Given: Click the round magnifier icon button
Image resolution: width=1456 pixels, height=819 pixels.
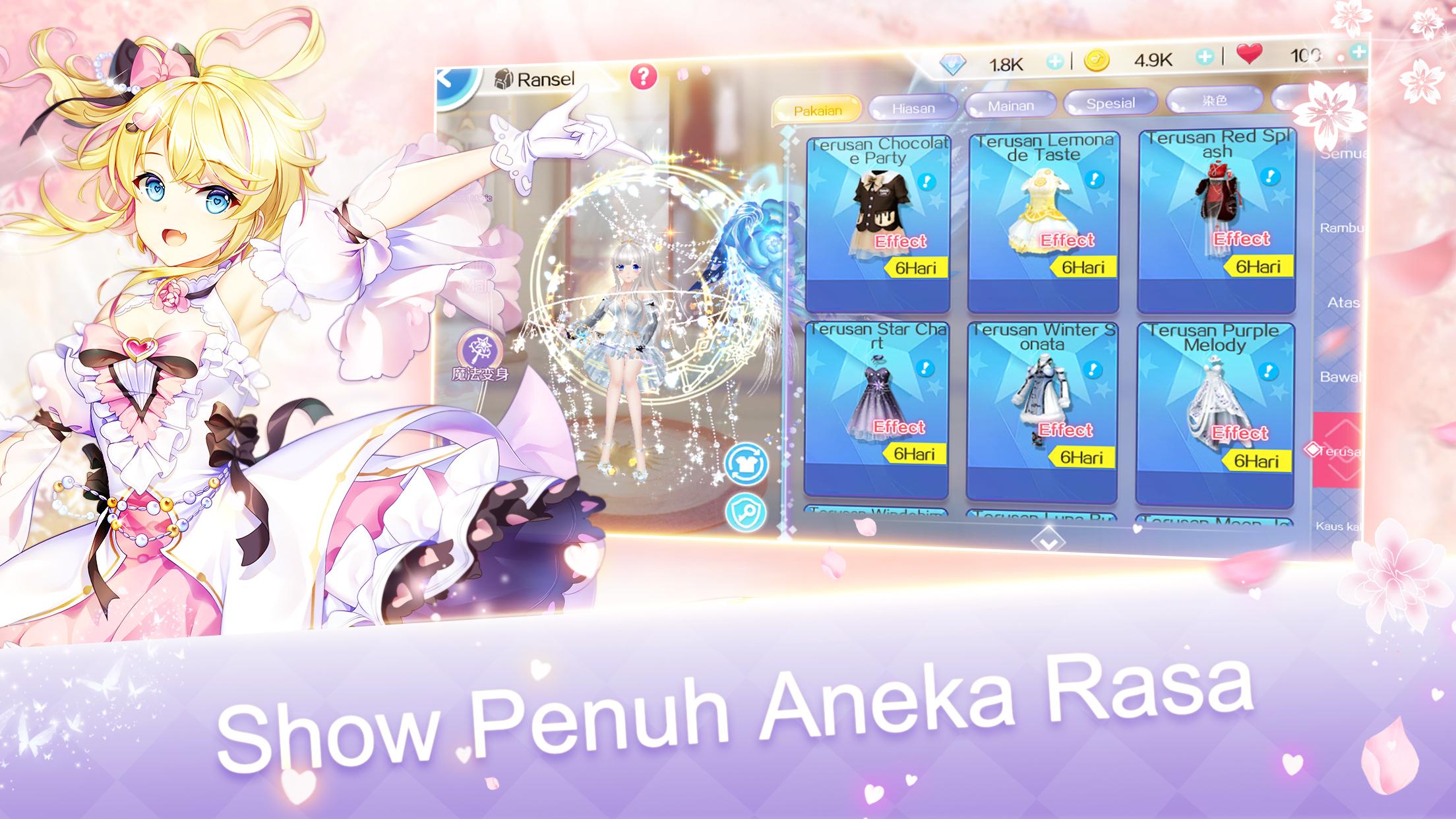Looking at the screenshot, I should coord(746,512).
